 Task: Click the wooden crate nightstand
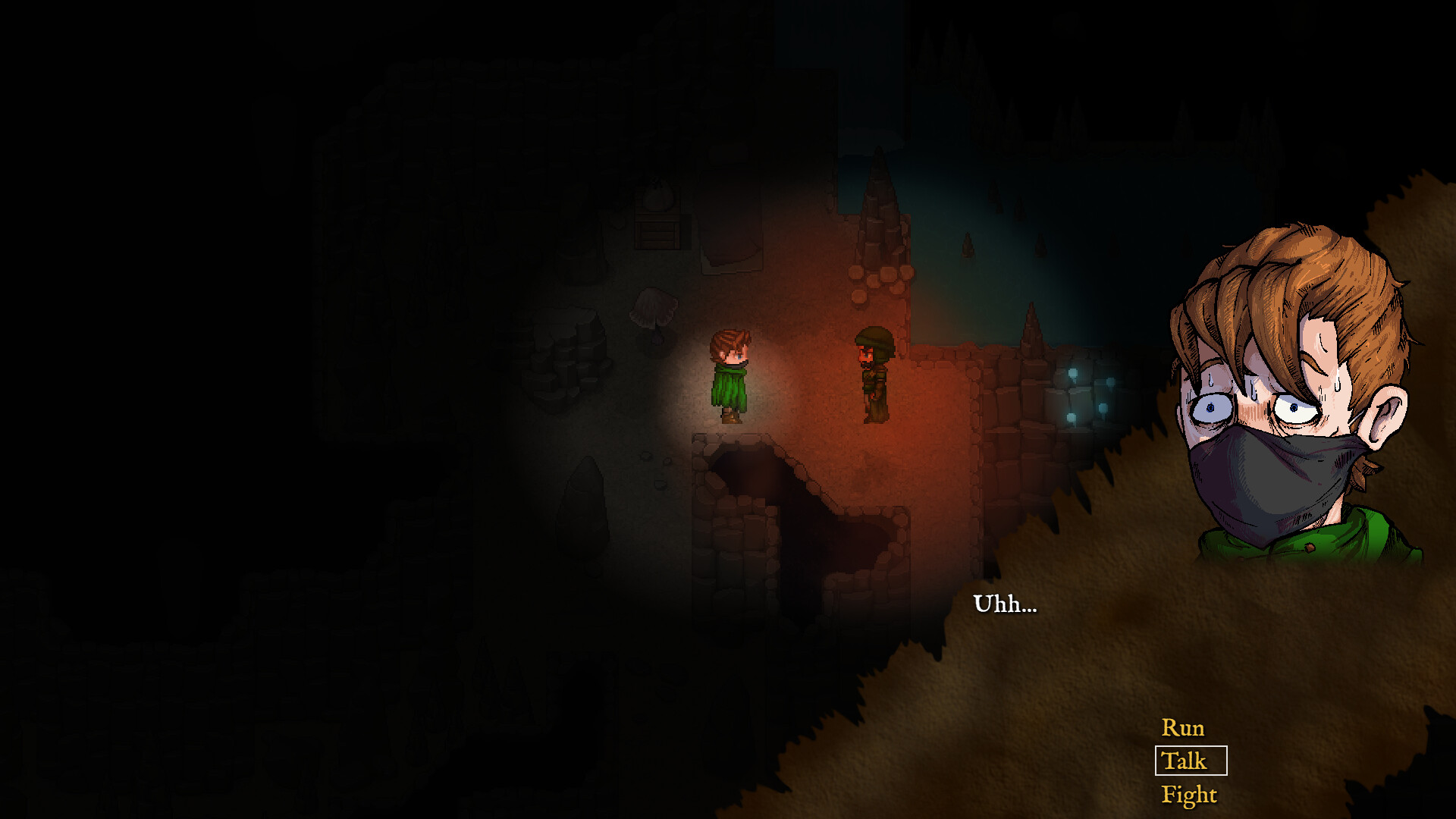[x=657, y=235]
